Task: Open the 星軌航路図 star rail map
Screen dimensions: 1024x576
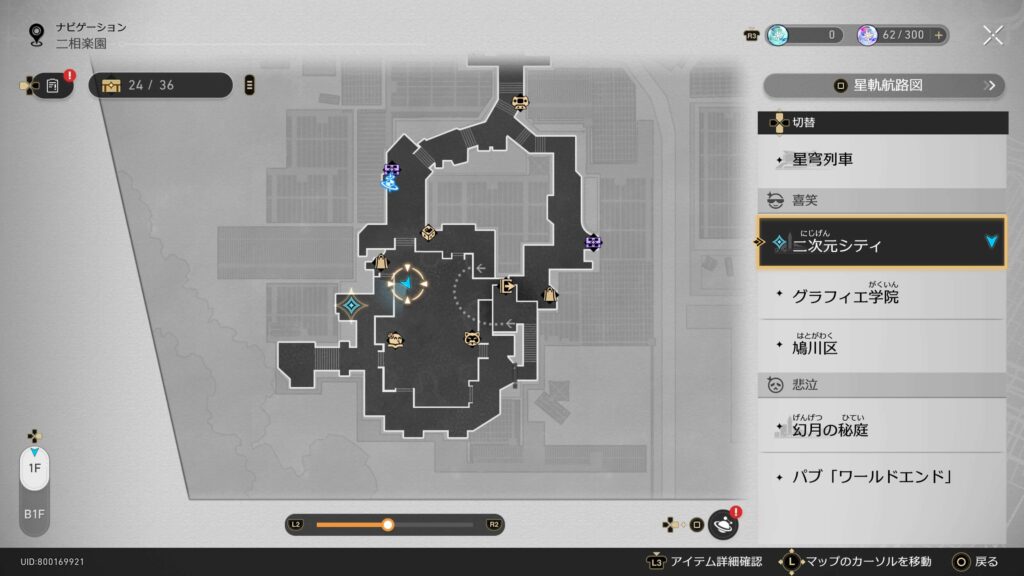Action: (883, 85)
